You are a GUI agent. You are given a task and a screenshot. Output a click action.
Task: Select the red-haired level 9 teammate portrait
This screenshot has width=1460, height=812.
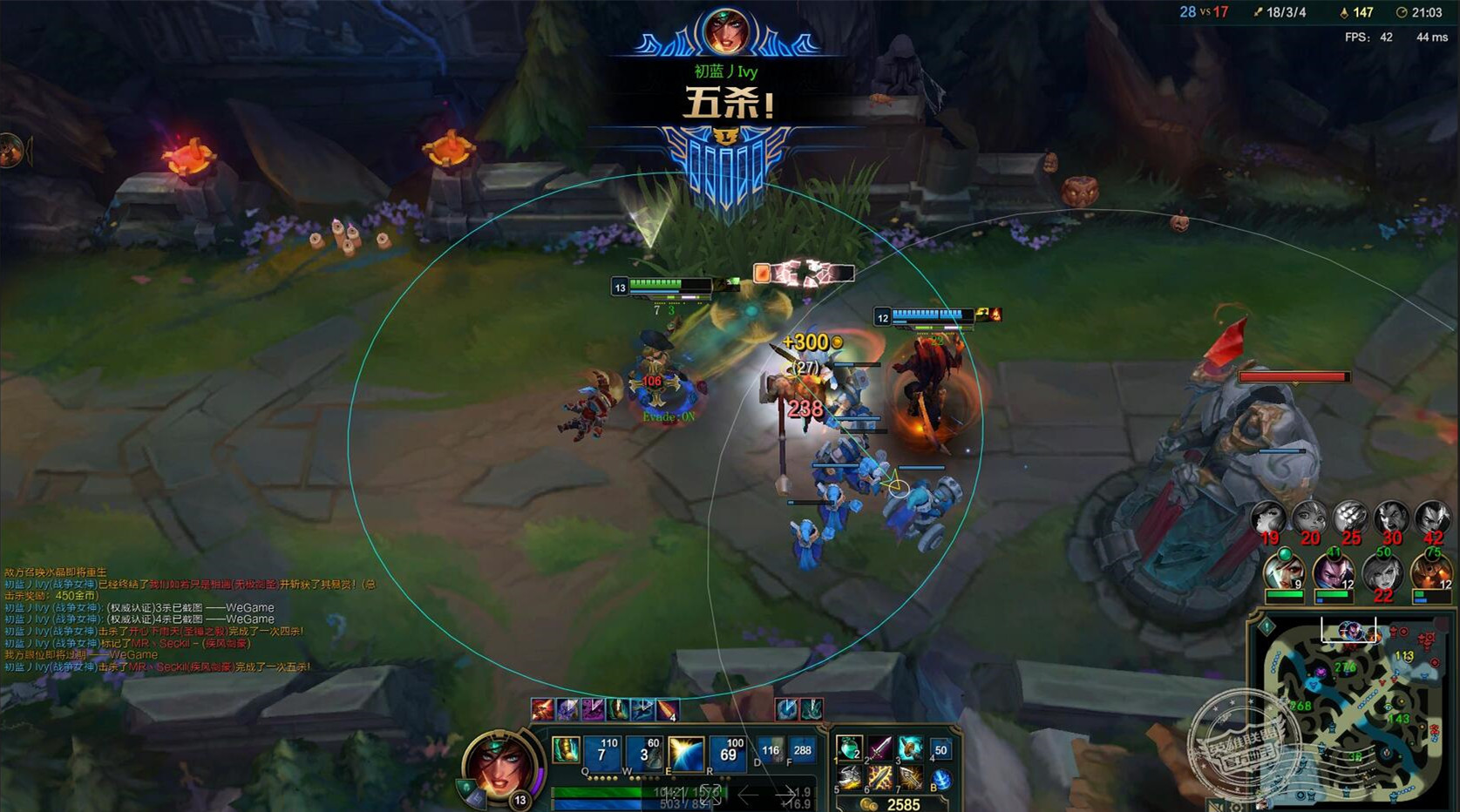(x=1284, y=572)
